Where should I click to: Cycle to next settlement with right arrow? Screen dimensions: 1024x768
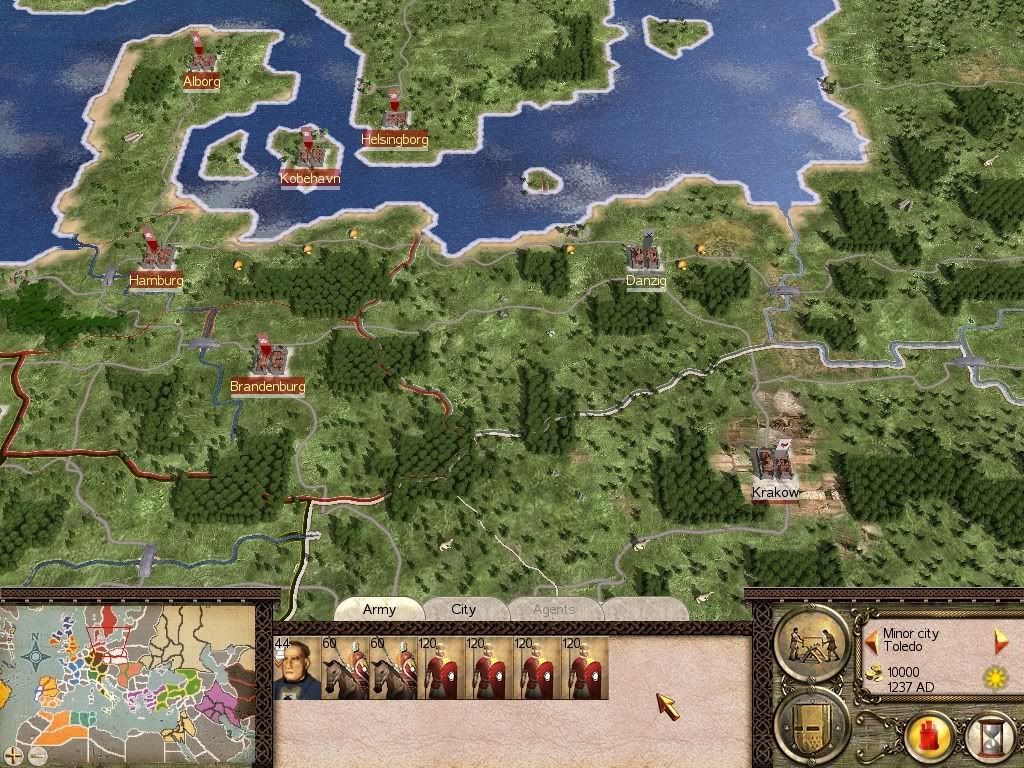coord(998,638)
